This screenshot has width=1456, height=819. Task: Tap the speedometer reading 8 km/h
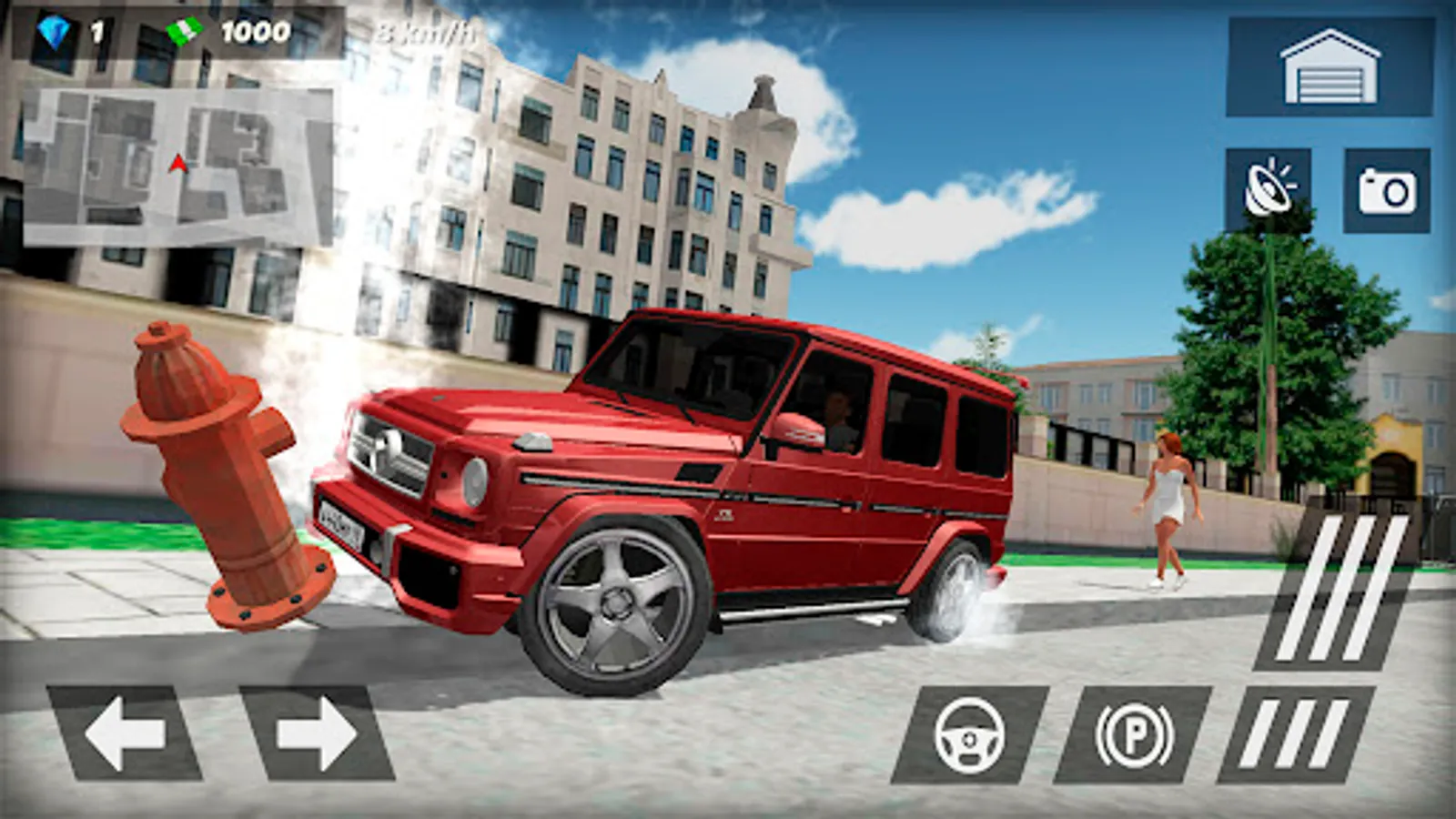click(x=428, y=32)
